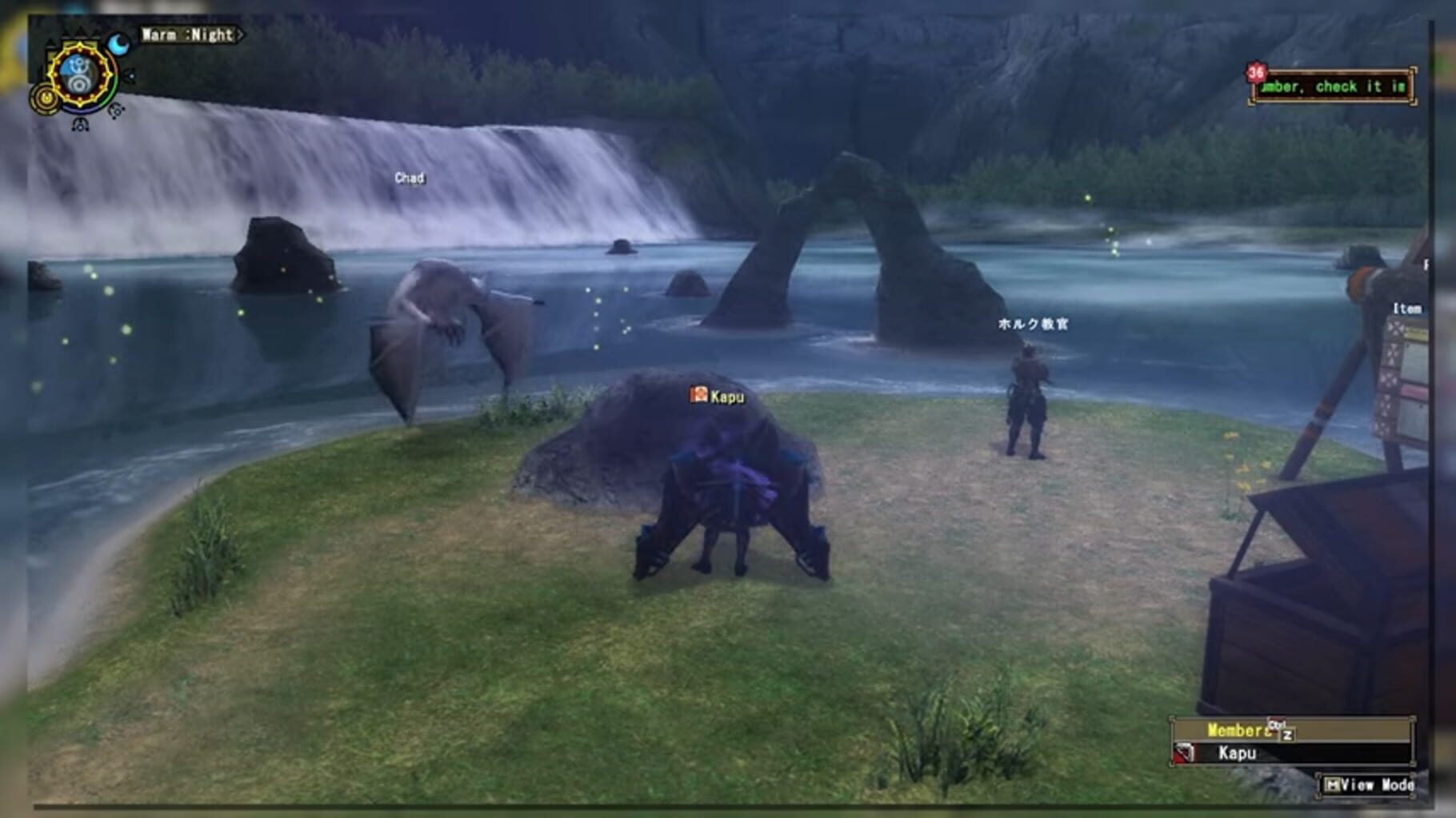This screenshot has width=1456, height=818.
Task: Collapse the Members party list
Action: [x=1238, y=729]
